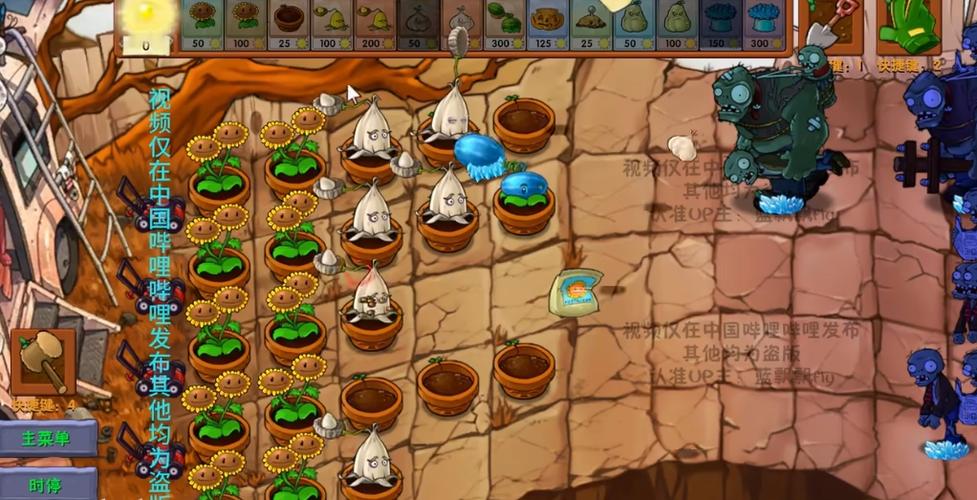Select the 100-cost Kernel-pult seed packet
Image resolution: width=977 pixels, height=500 pixels.
[331, 25]
